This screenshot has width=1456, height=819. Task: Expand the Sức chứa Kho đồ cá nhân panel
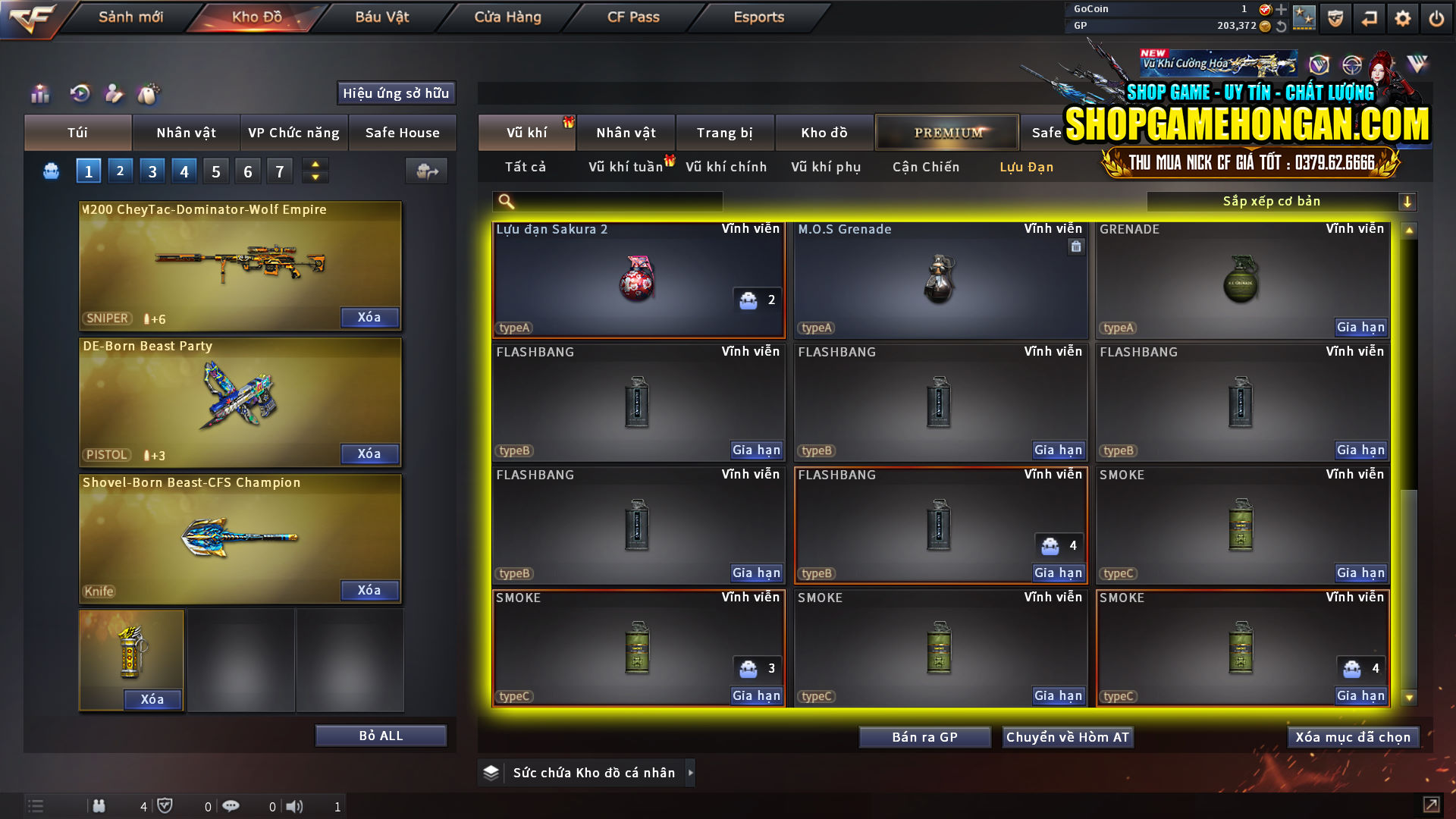[x=690, y=773]
